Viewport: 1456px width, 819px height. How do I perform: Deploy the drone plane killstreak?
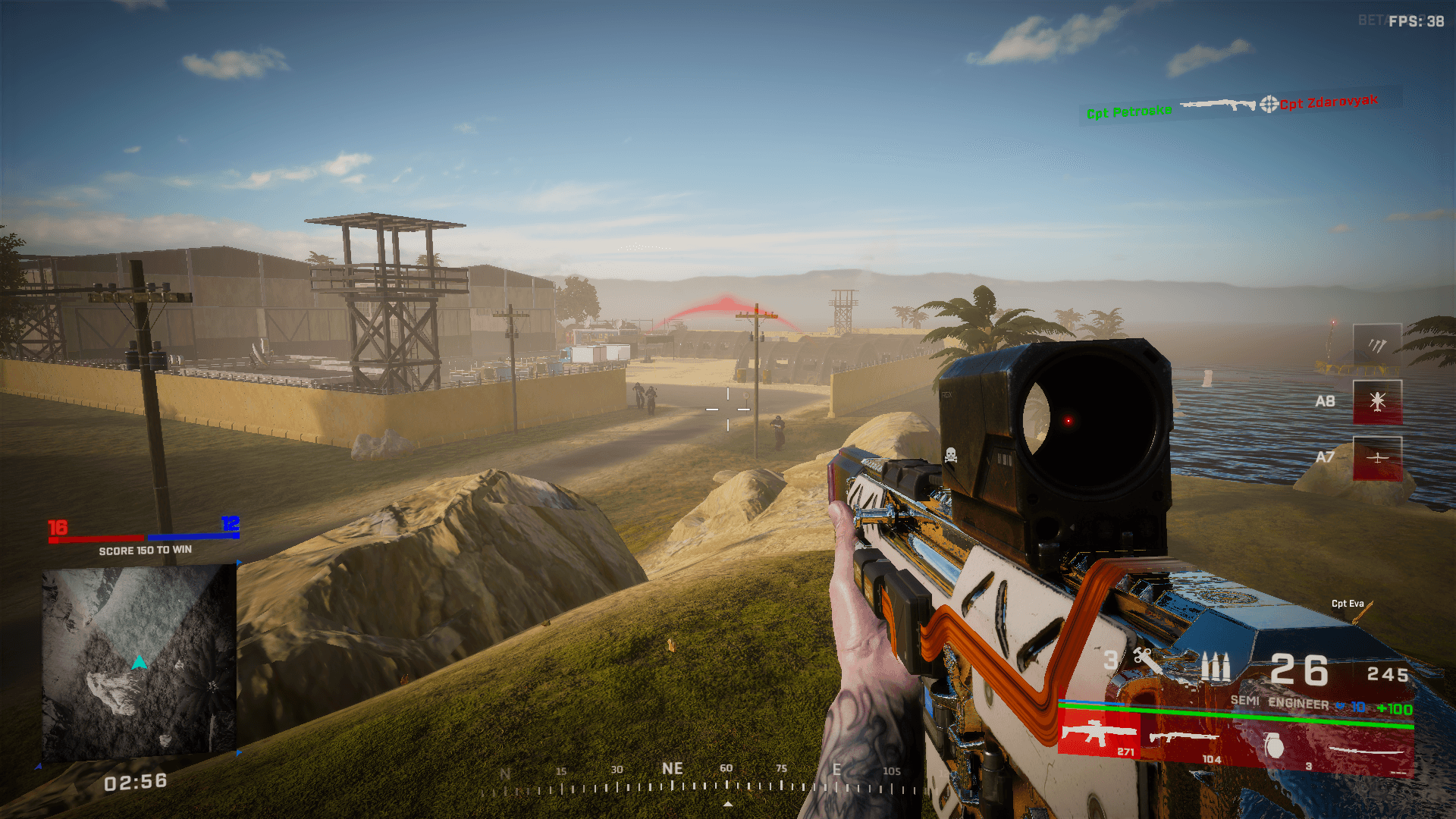coord(1377,458)
